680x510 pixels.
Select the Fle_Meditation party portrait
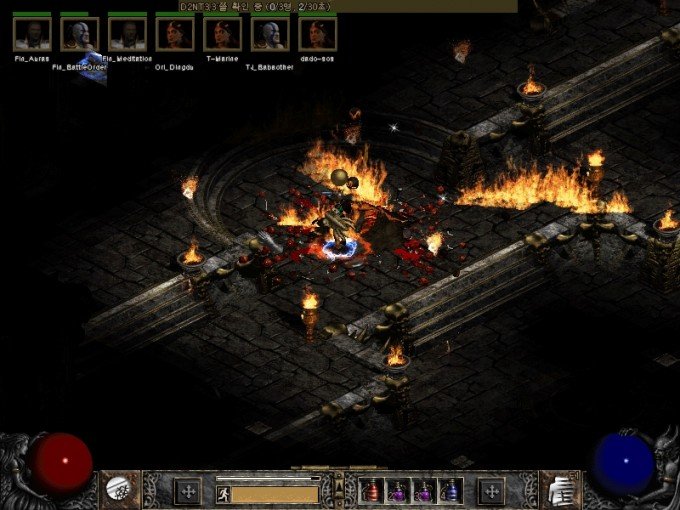127,34
